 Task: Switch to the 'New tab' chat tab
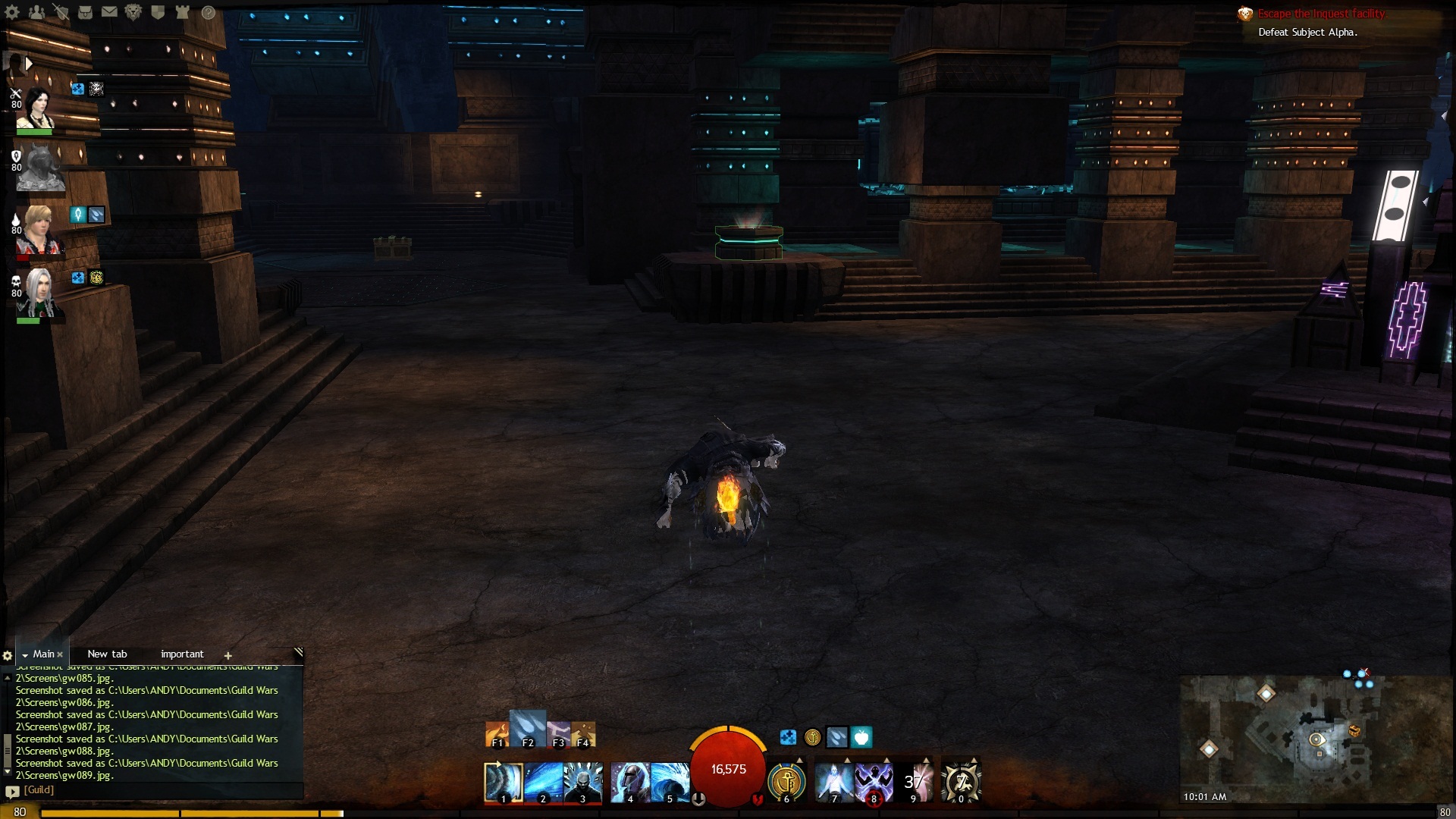[107, 654]
